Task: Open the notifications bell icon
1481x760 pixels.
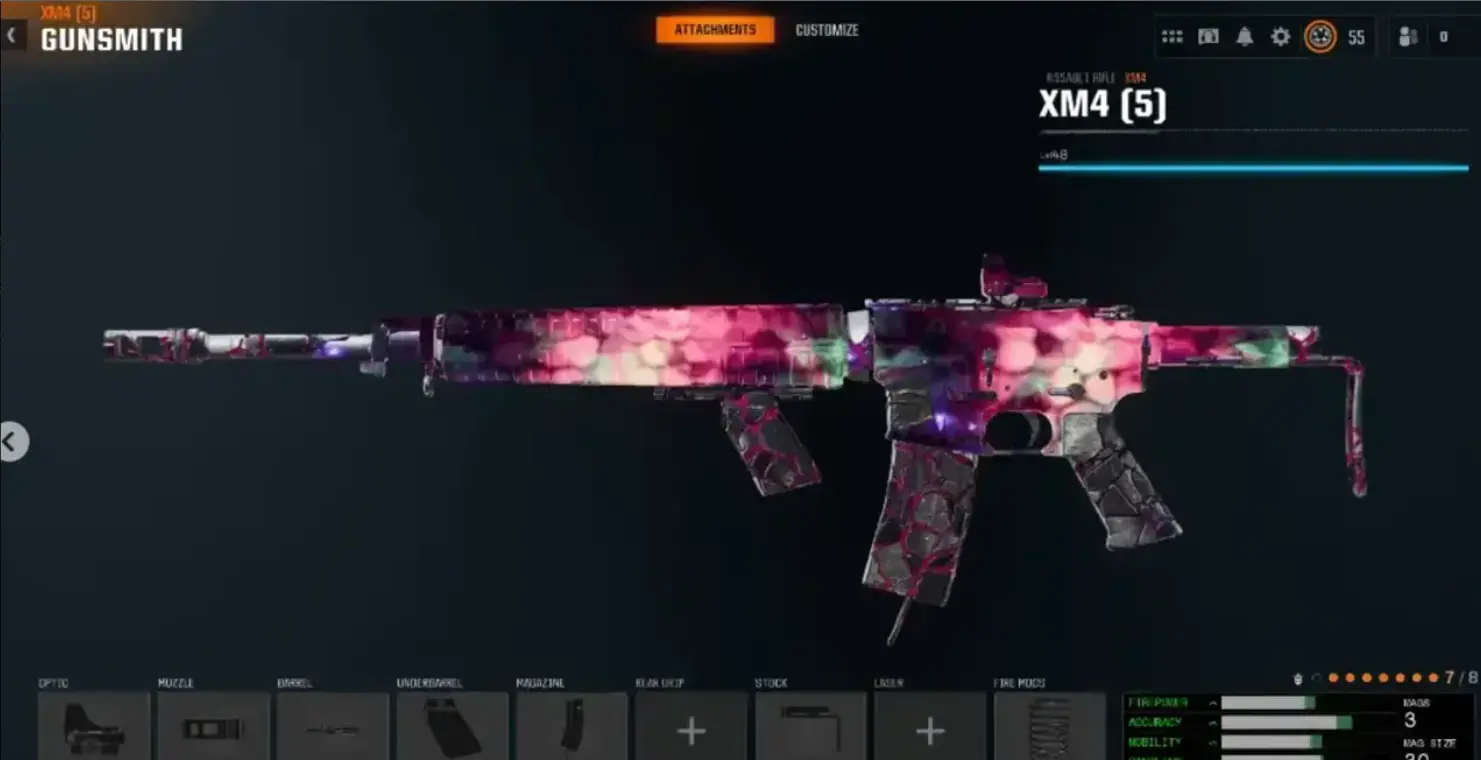Action: [x=1244, y=36]
